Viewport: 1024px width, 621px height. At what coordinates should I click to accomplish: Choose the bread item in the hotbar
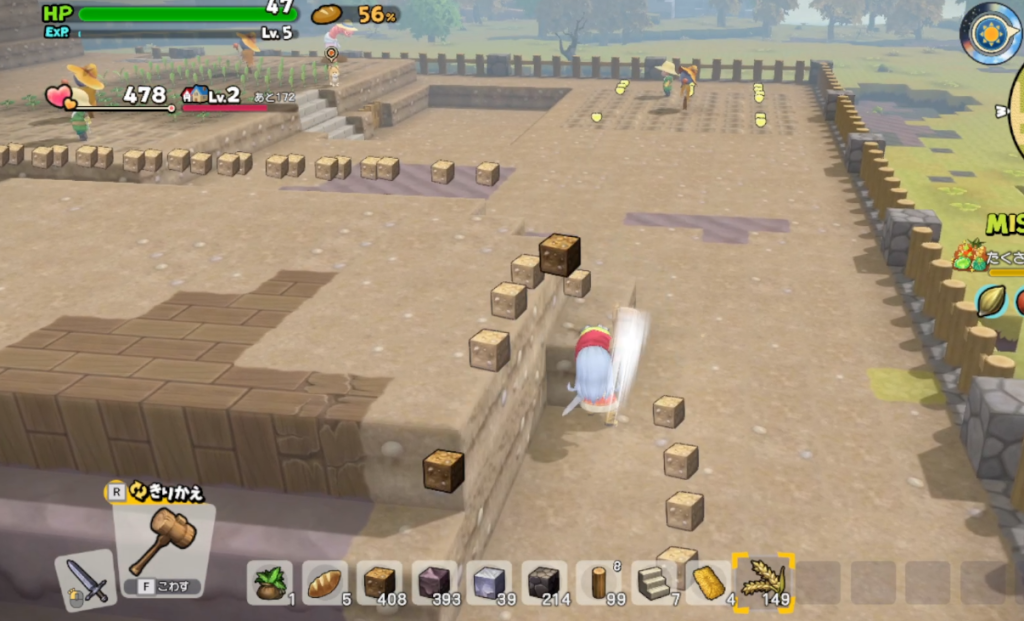(324, 582)
